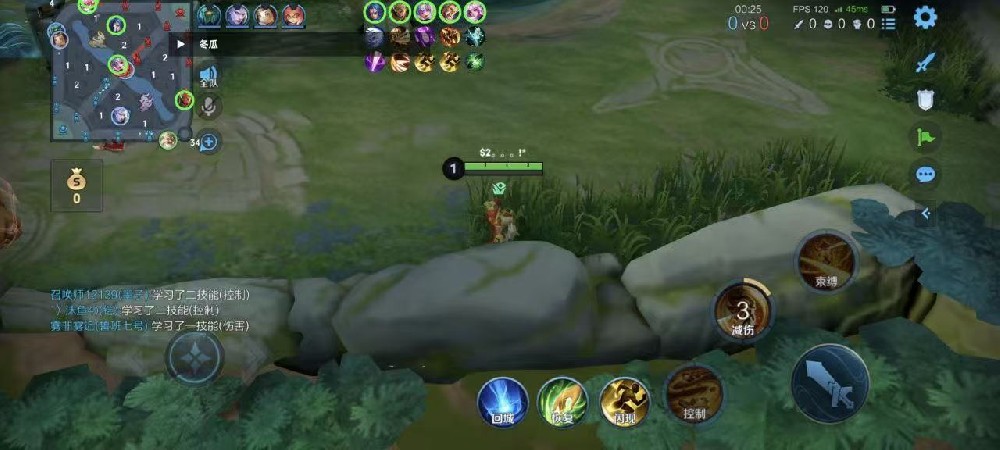Open the quick chat bubble
This screenshot has height=450, width=1000.
tap(926, 174)
